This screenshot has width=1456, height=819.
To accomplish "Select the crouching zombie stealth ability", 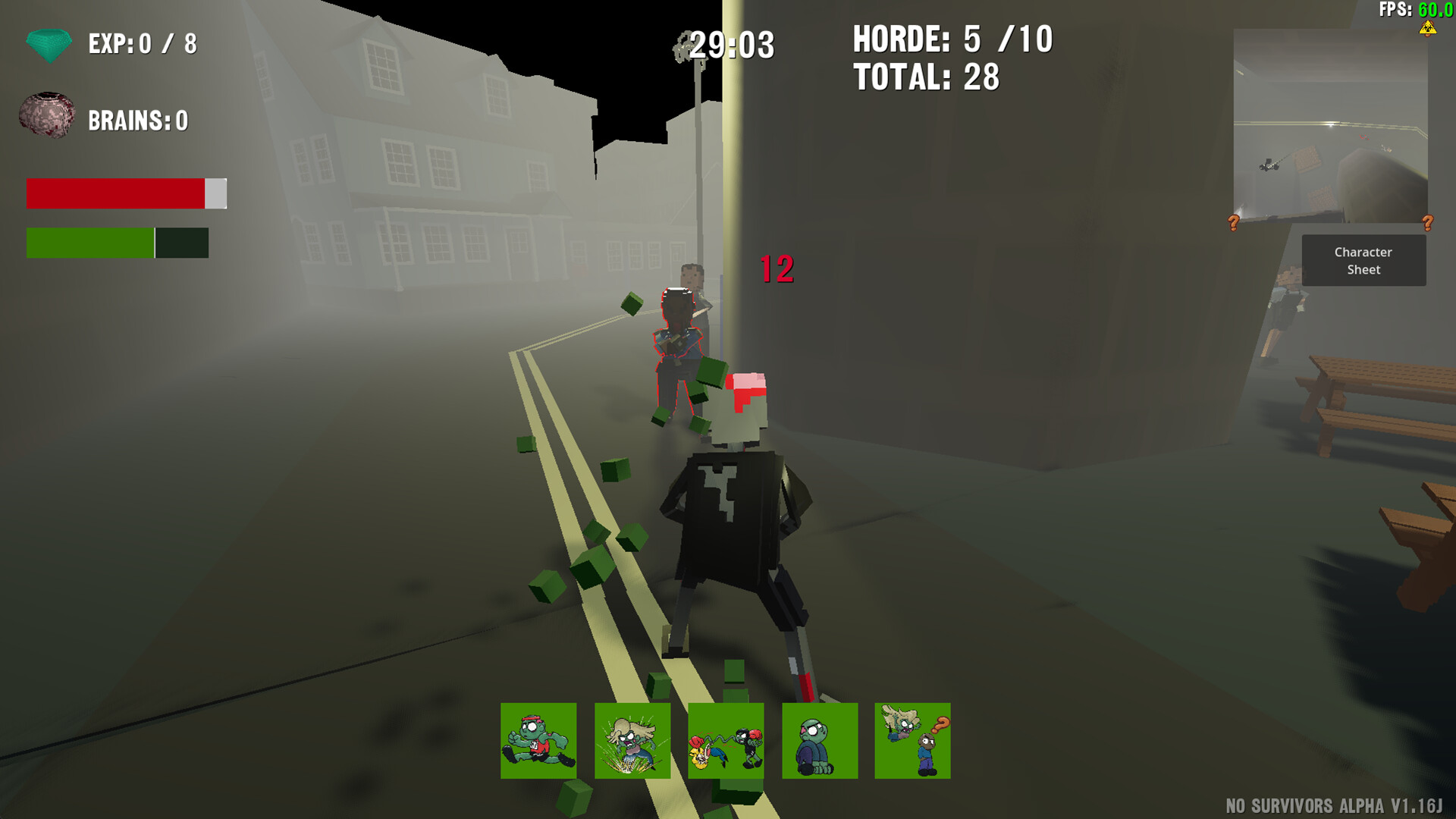I will pyautogui.click(x=819, y=741).
